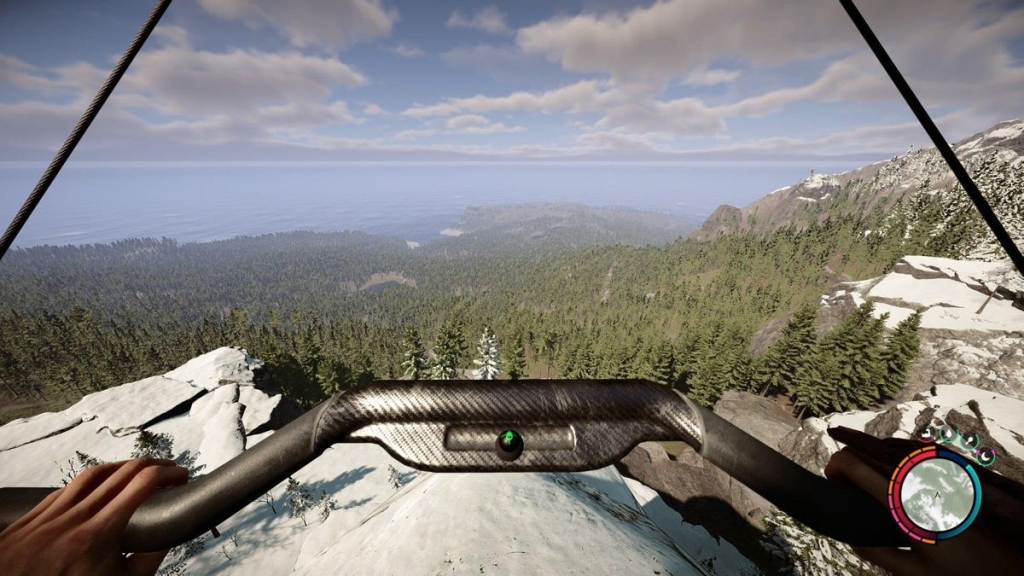Click the circular GPS minimap

(x=936, y=494)
